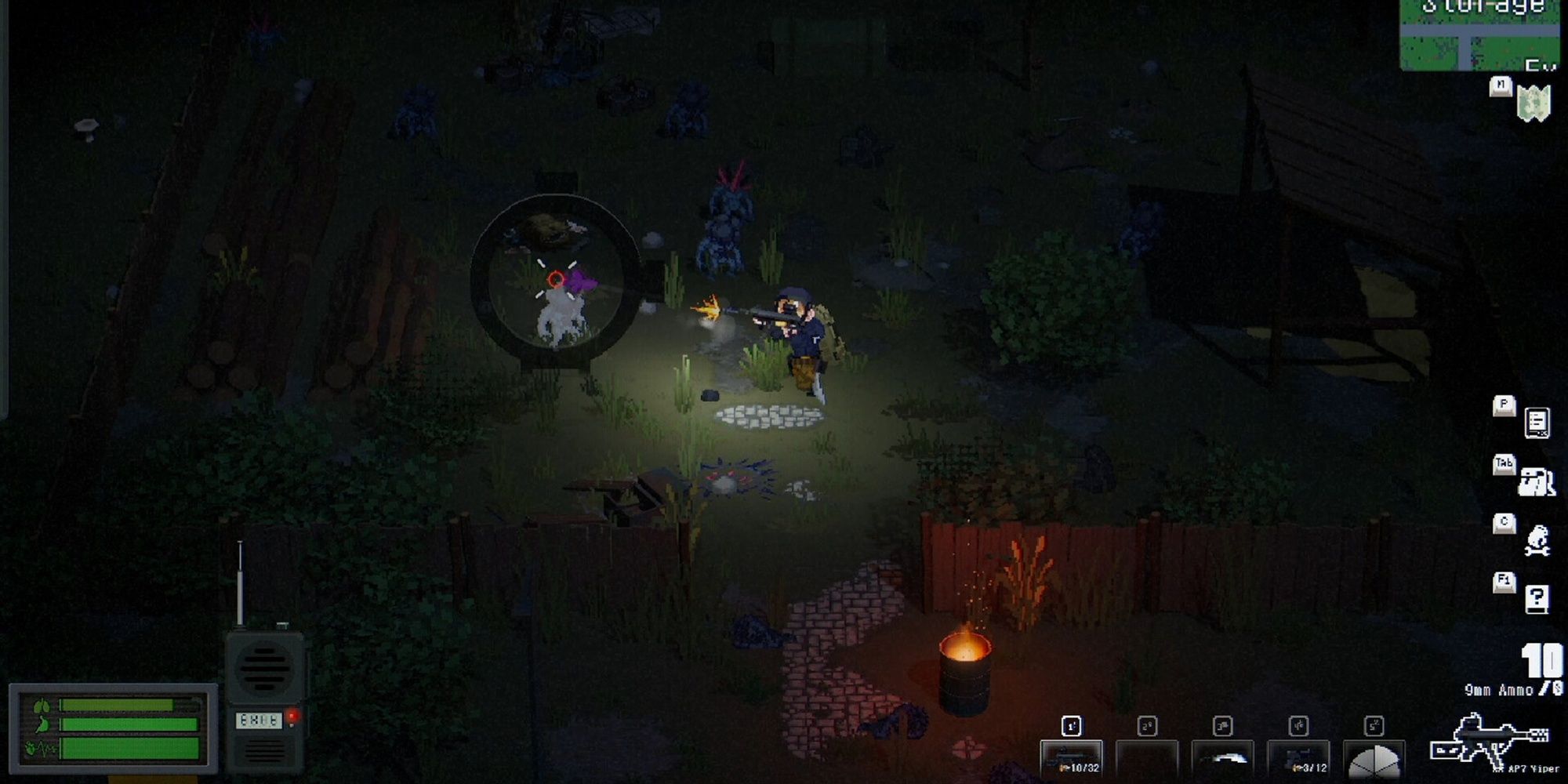Open the folded map icon

tap(1534, 103)
